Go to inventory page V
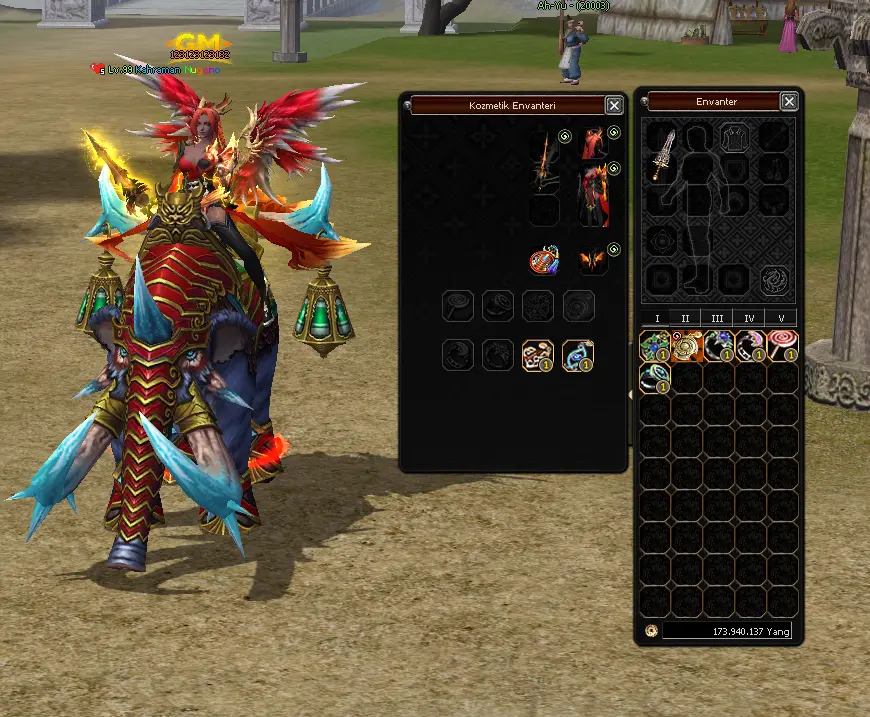Screen dimensions: 870x717 tap(781, 318)
